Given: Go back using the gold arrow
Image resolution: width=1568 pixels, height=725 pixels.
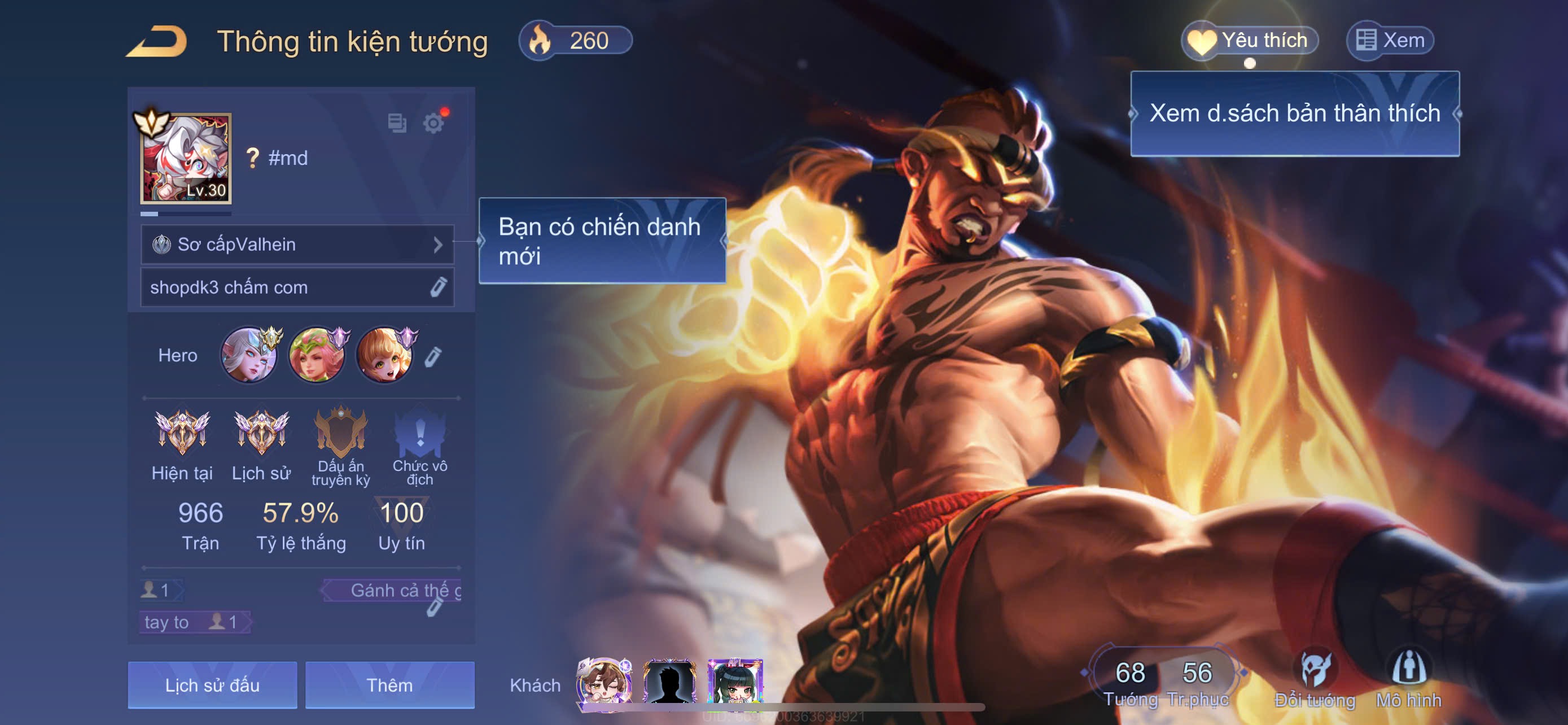Looking at the screenshot, I should click(x=157, y=41).
